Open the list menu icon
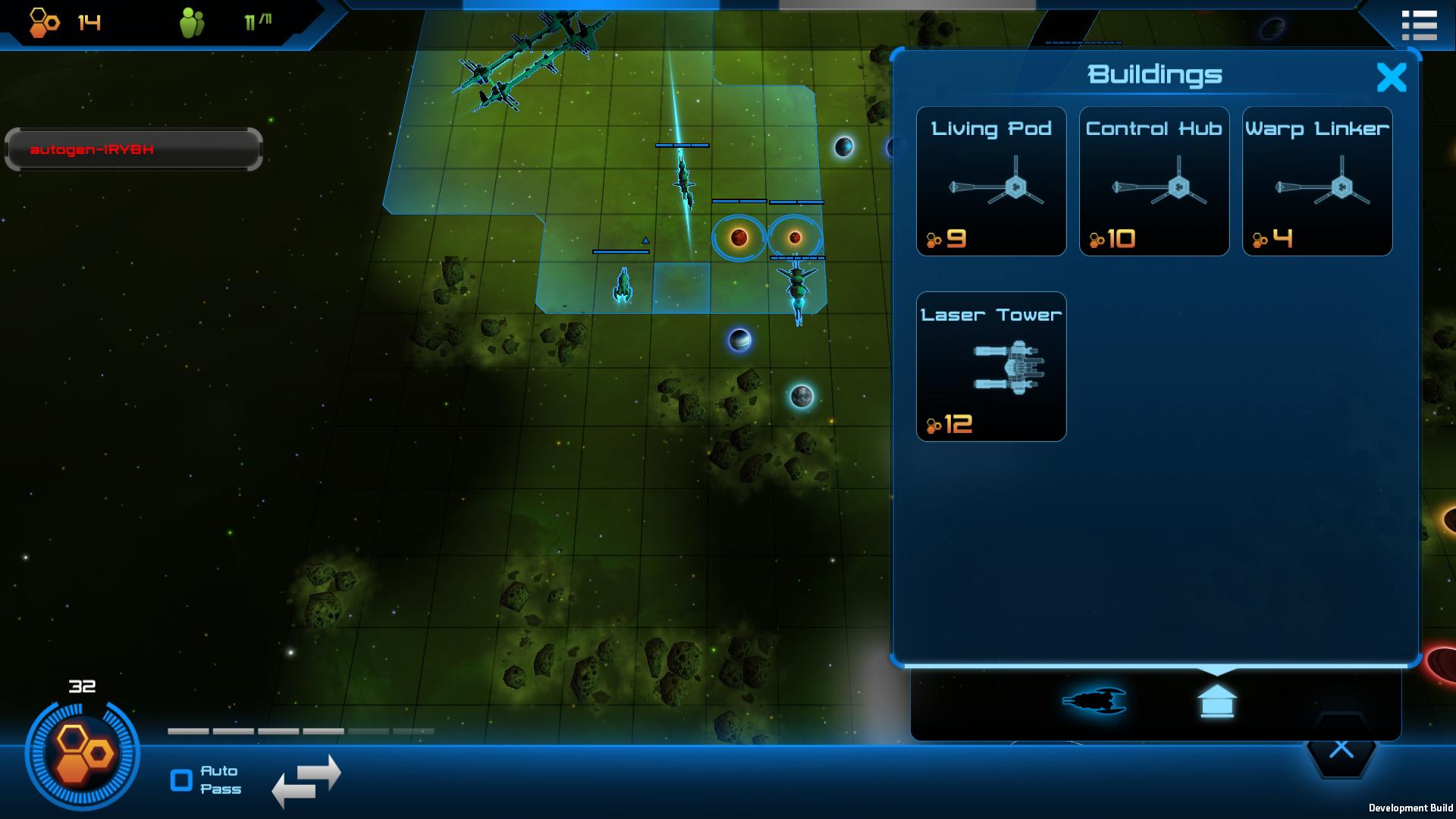 [x=1419, y=25]
